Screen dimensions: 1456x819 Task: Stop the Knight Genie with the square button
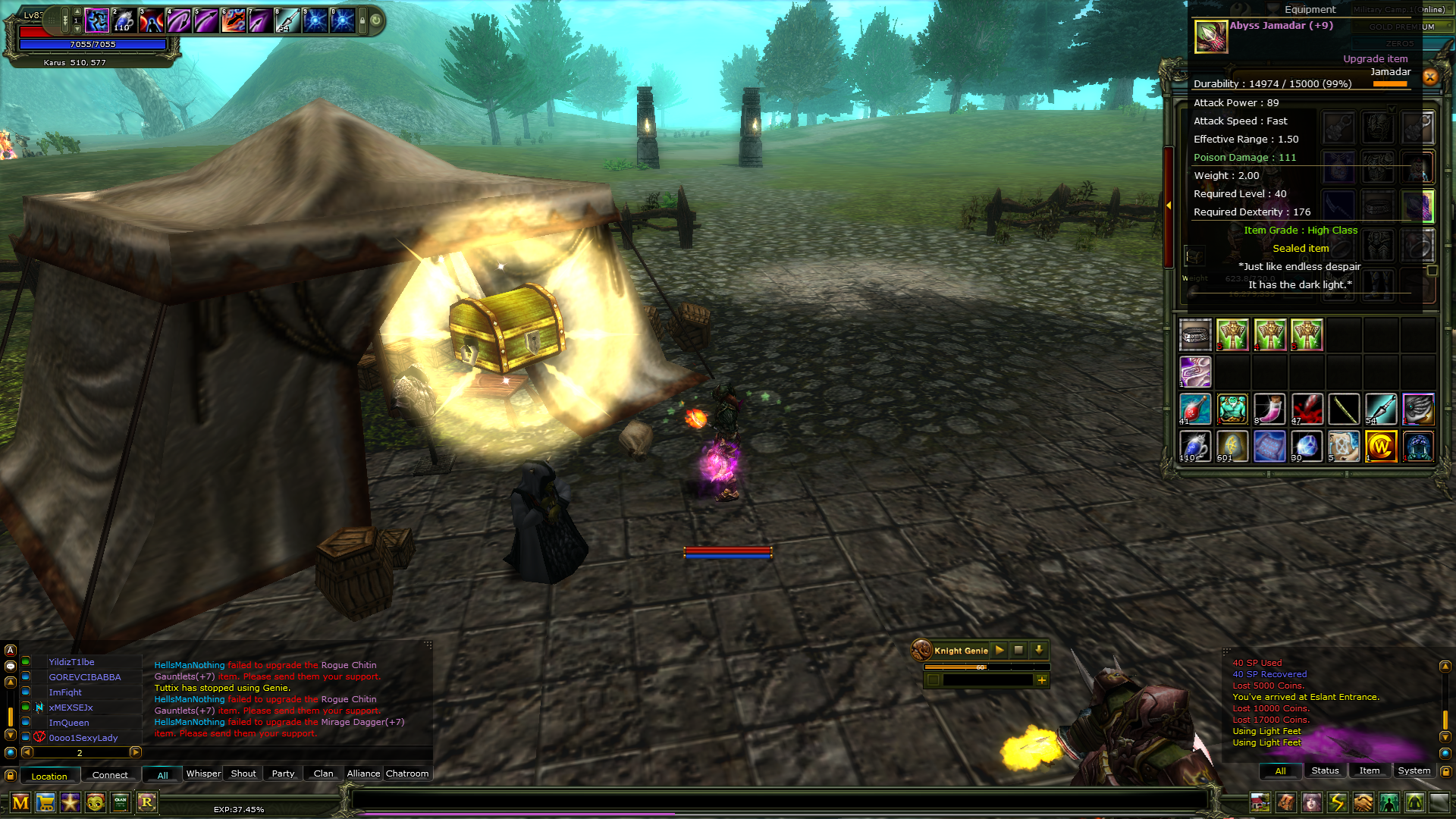(1018, 650)
